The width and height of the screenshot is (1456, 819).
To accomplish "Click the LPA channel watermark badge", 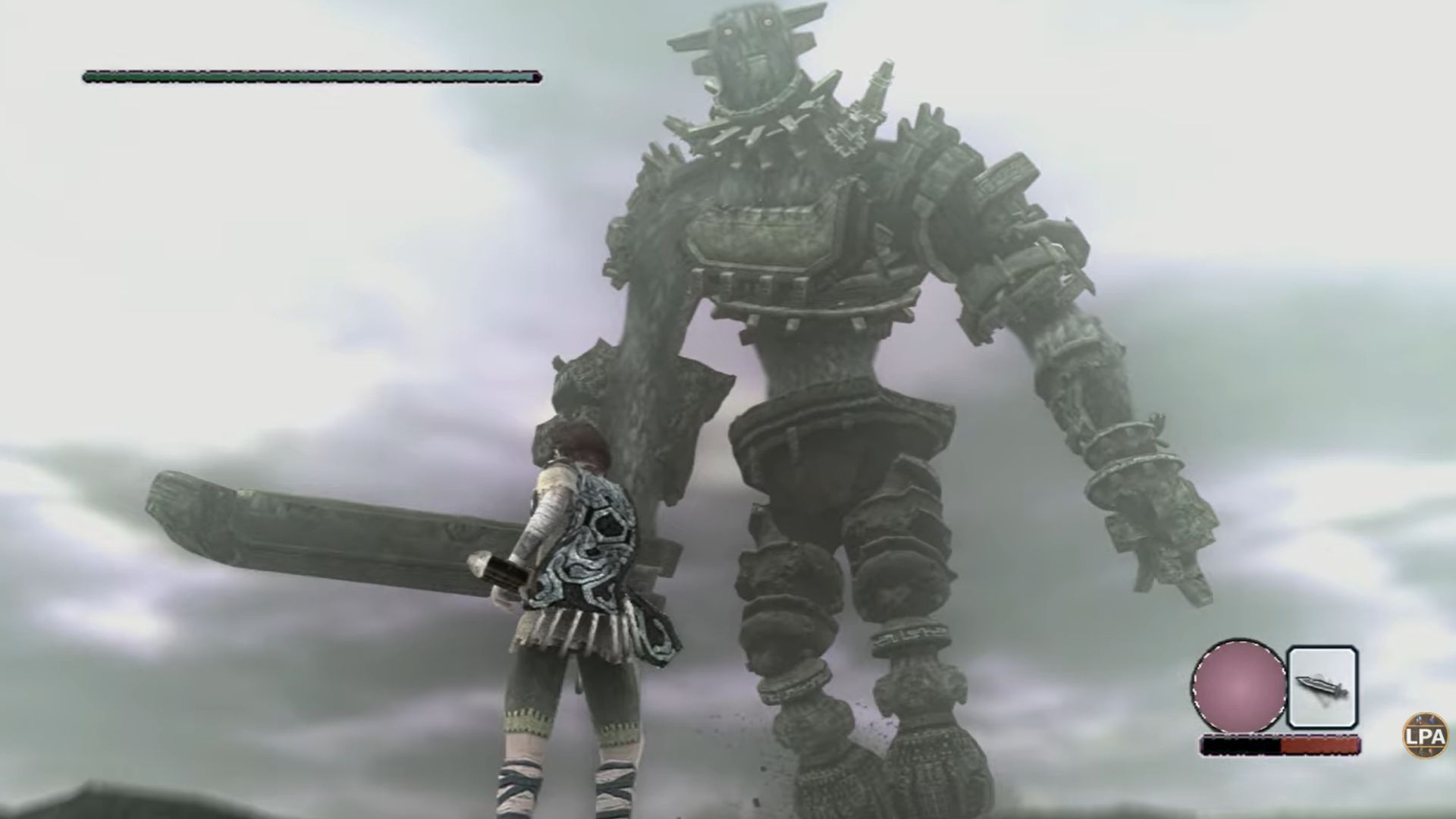I will [x=1426, y=735].
